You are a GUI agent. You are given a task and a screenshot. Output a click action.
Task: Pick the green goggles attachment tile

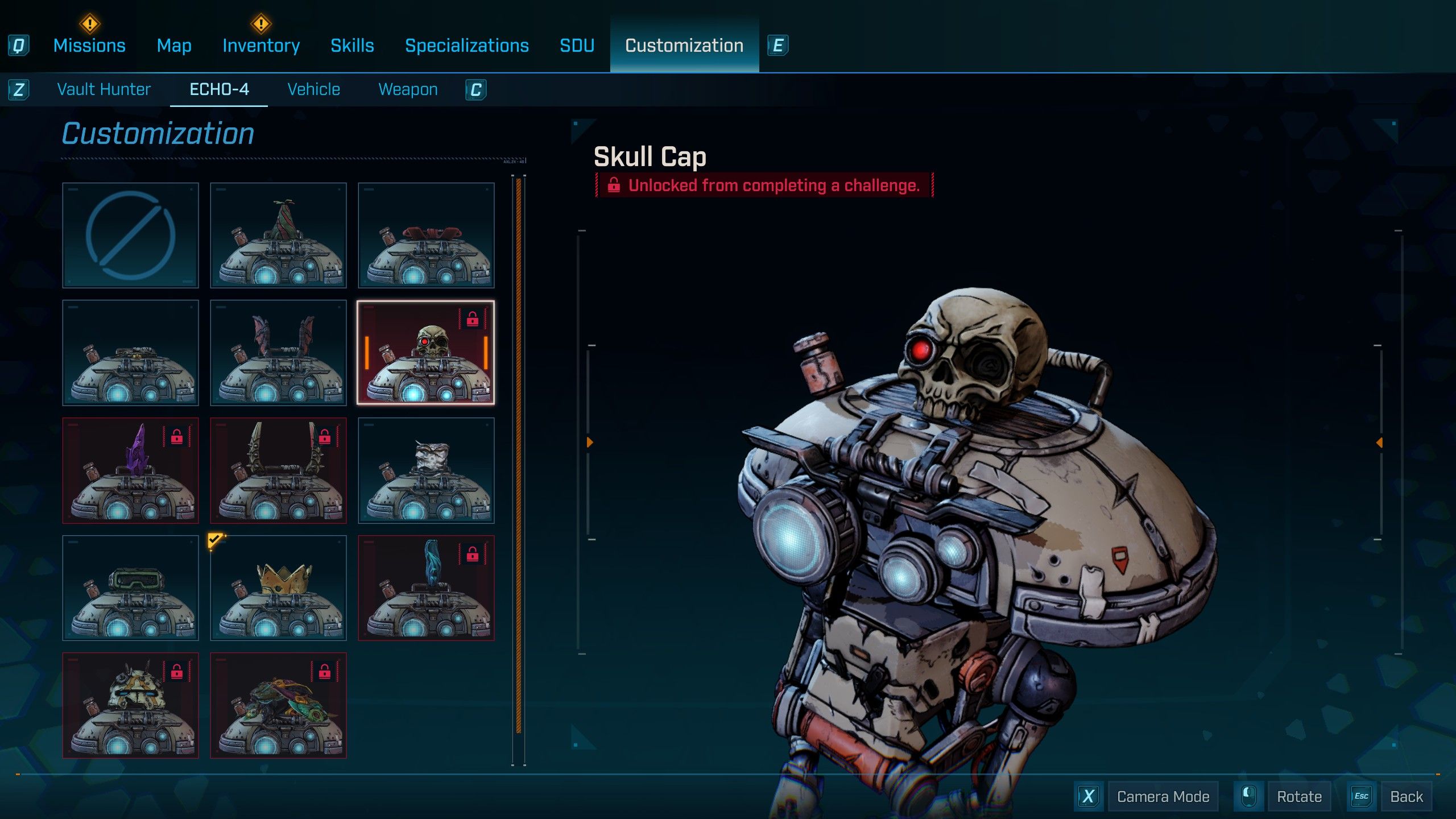131,588
